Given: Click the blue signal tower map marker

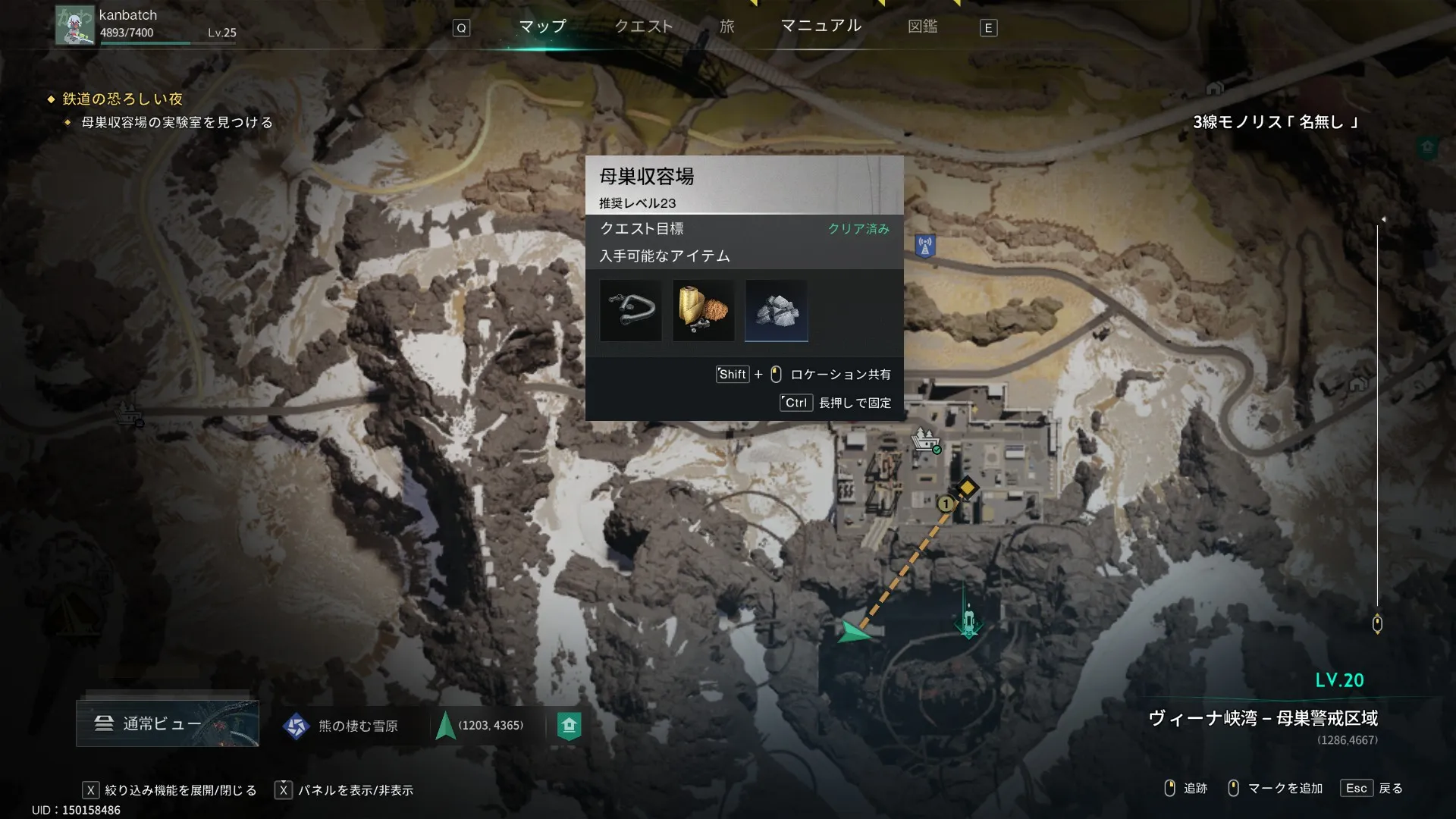Looking at the screenshot, I should pyautogui.click(x=924, y=246).
